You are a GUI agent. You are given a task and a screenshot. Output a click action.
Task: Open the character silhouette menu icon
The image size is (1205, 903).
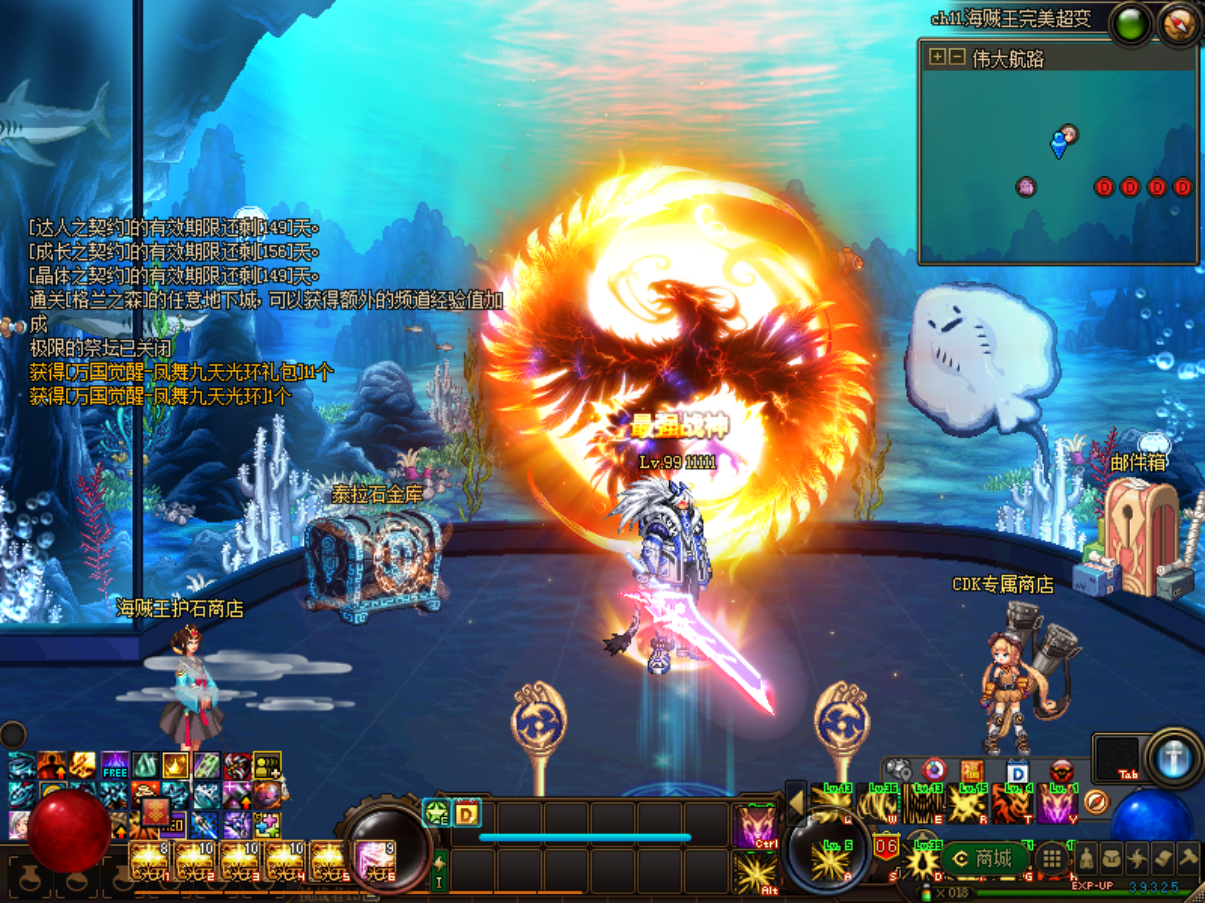click(1086, 858)
